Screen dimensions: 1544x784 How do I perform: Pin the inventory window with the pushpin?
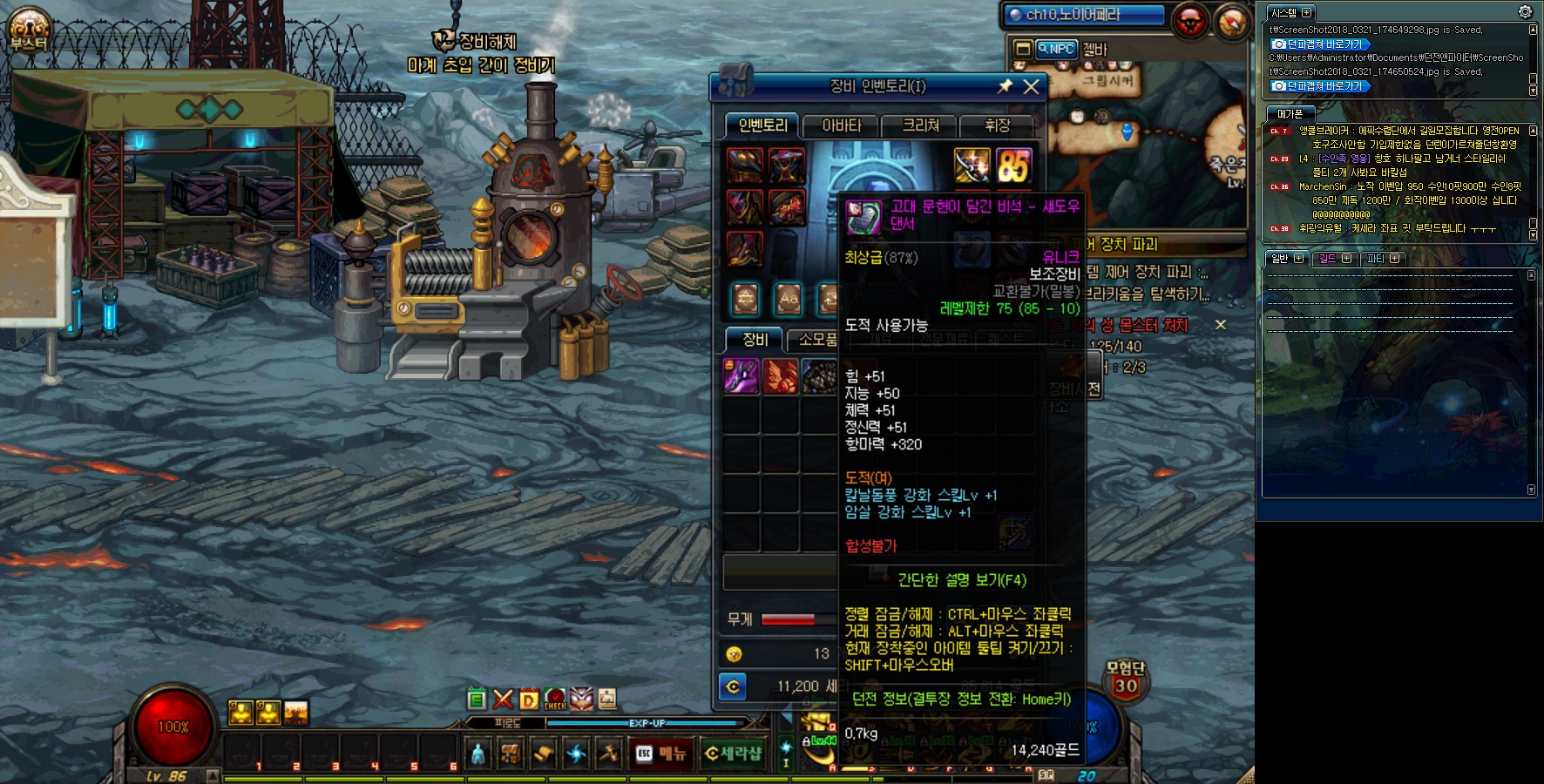tap(1005, 86)
